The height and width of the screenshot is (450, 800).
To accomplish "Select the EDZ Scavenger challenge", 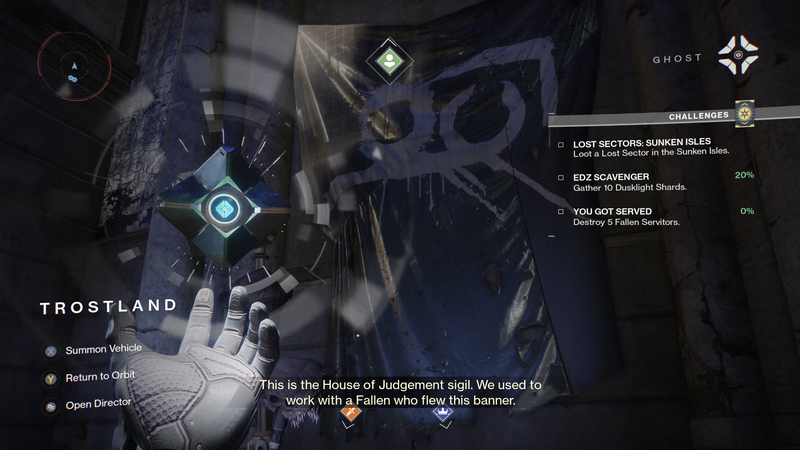I will pos(650,181).
